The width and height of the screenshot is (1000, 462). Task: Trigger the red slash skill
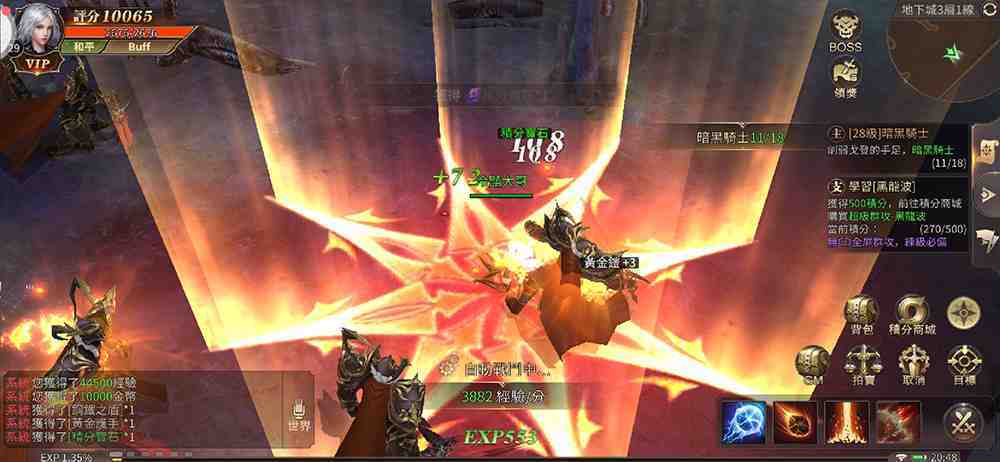[x=898, y=421]
